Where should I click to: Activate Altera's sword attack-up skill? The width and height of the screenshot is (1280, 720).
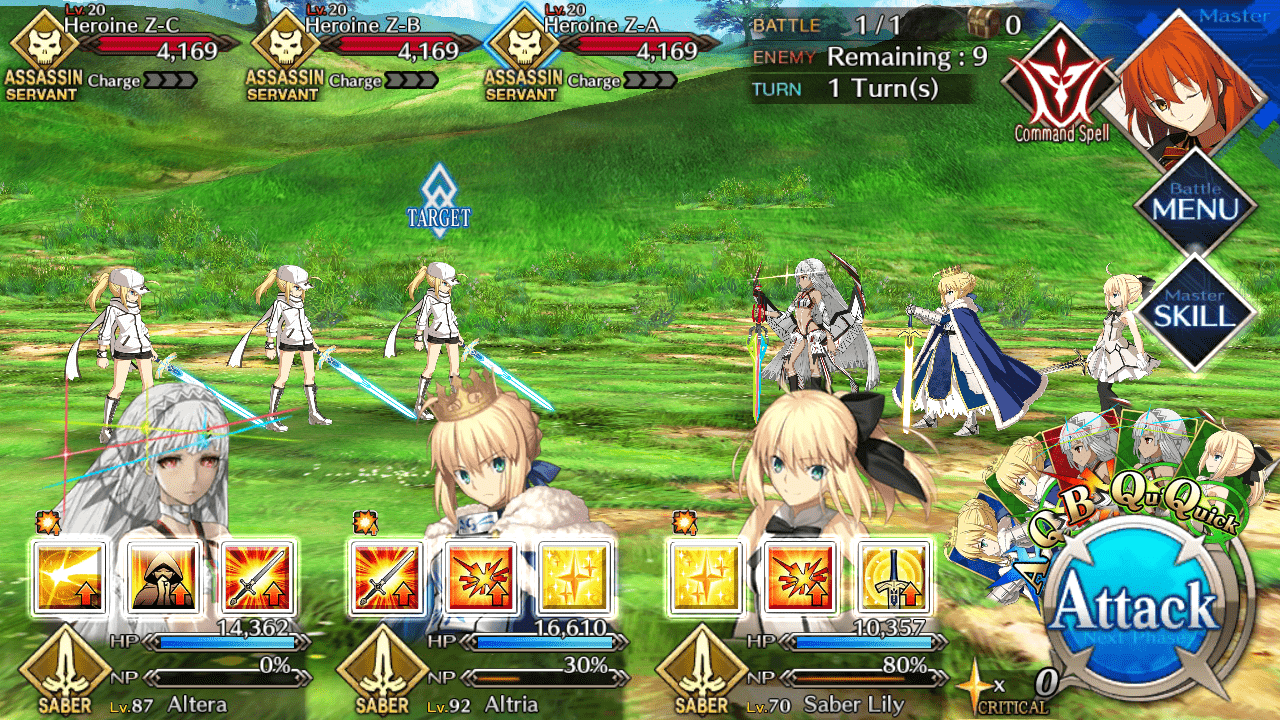point(258,578)
